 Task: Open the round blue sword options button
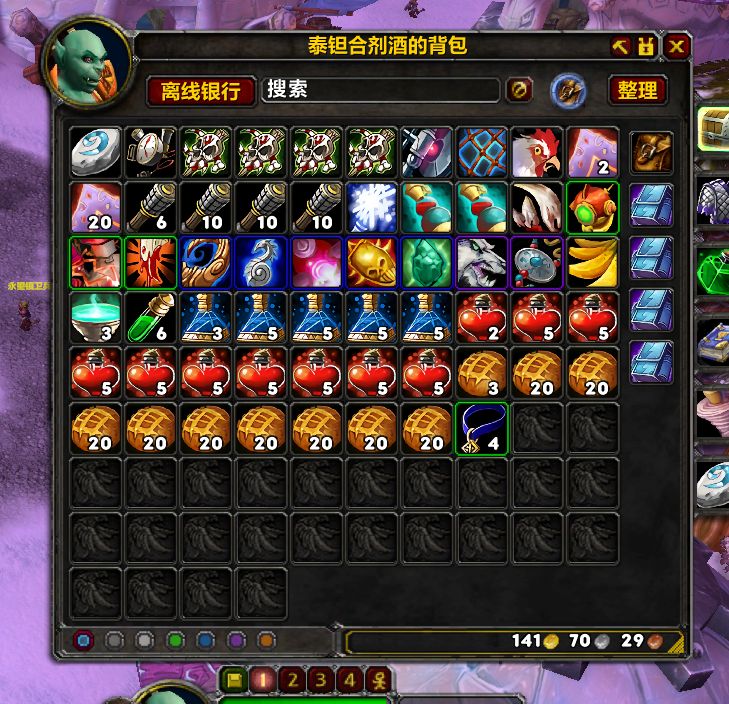point(567,91)
